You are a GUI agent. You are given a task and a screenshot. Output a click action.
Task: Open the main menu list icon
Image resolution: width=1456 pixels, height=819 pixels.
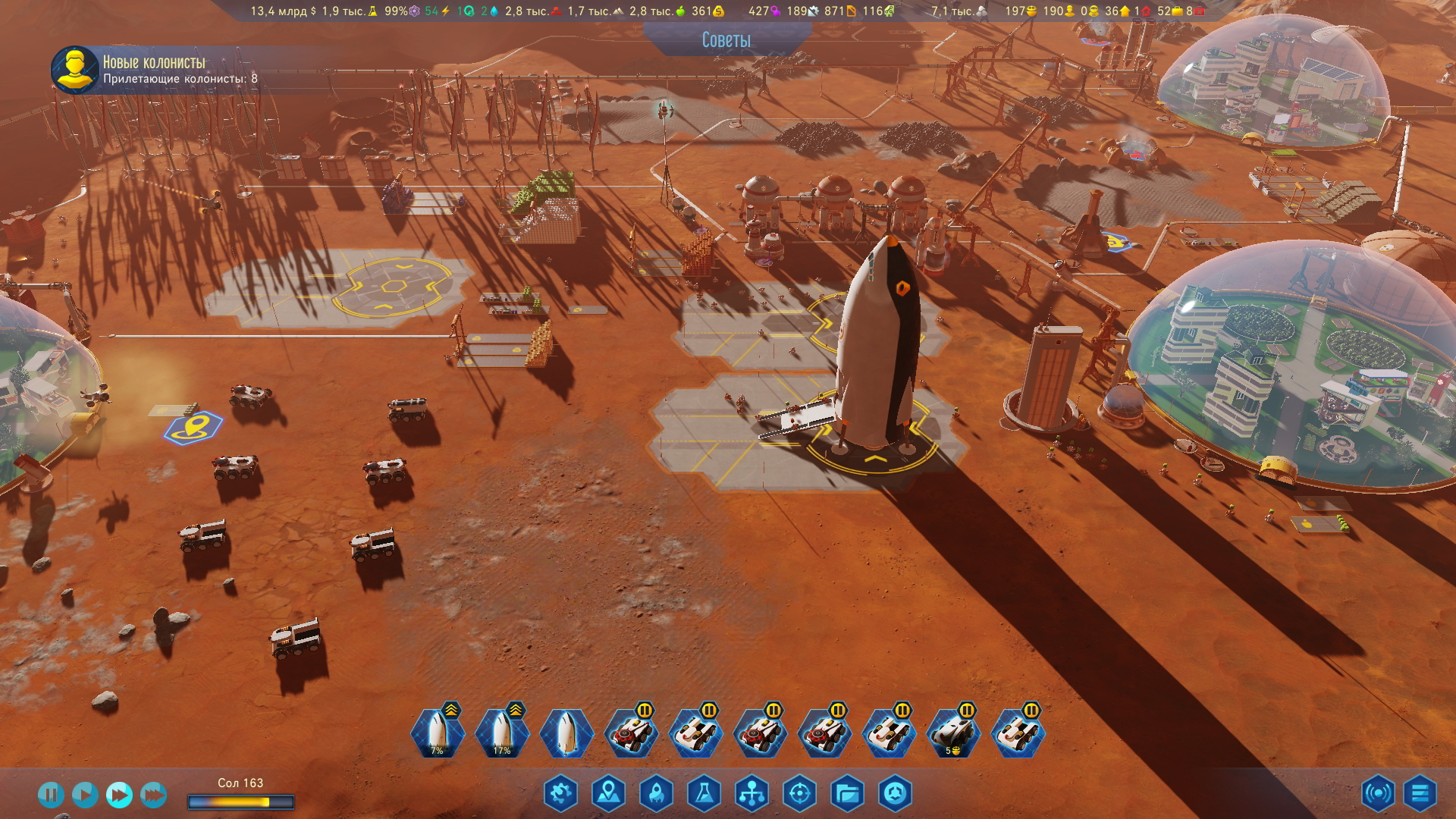1420,794
